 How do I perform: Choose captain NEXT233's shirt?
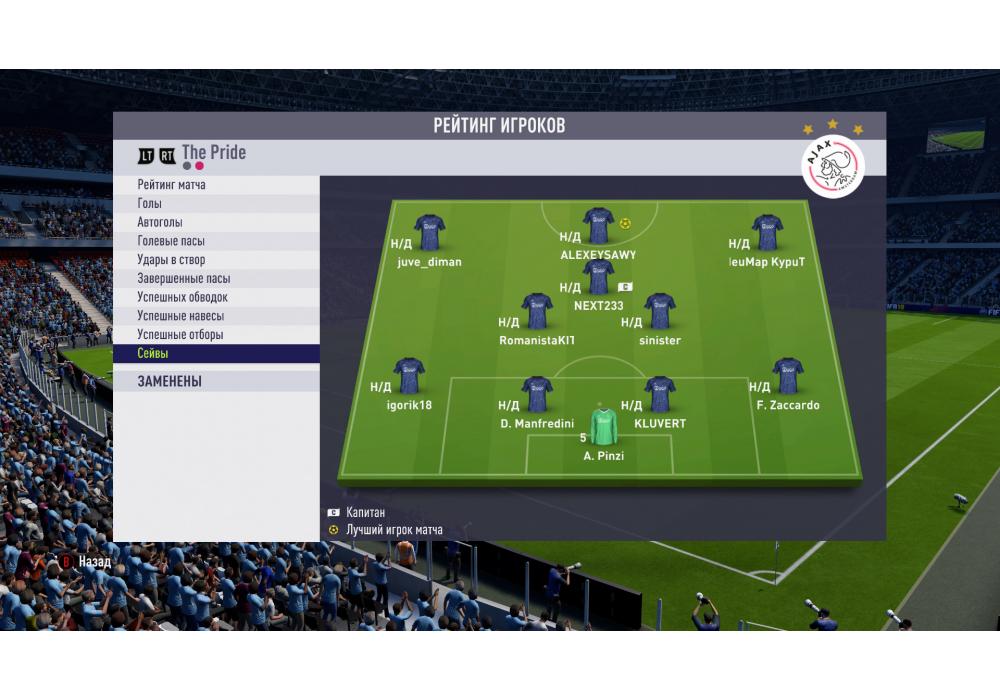[598, 277]
